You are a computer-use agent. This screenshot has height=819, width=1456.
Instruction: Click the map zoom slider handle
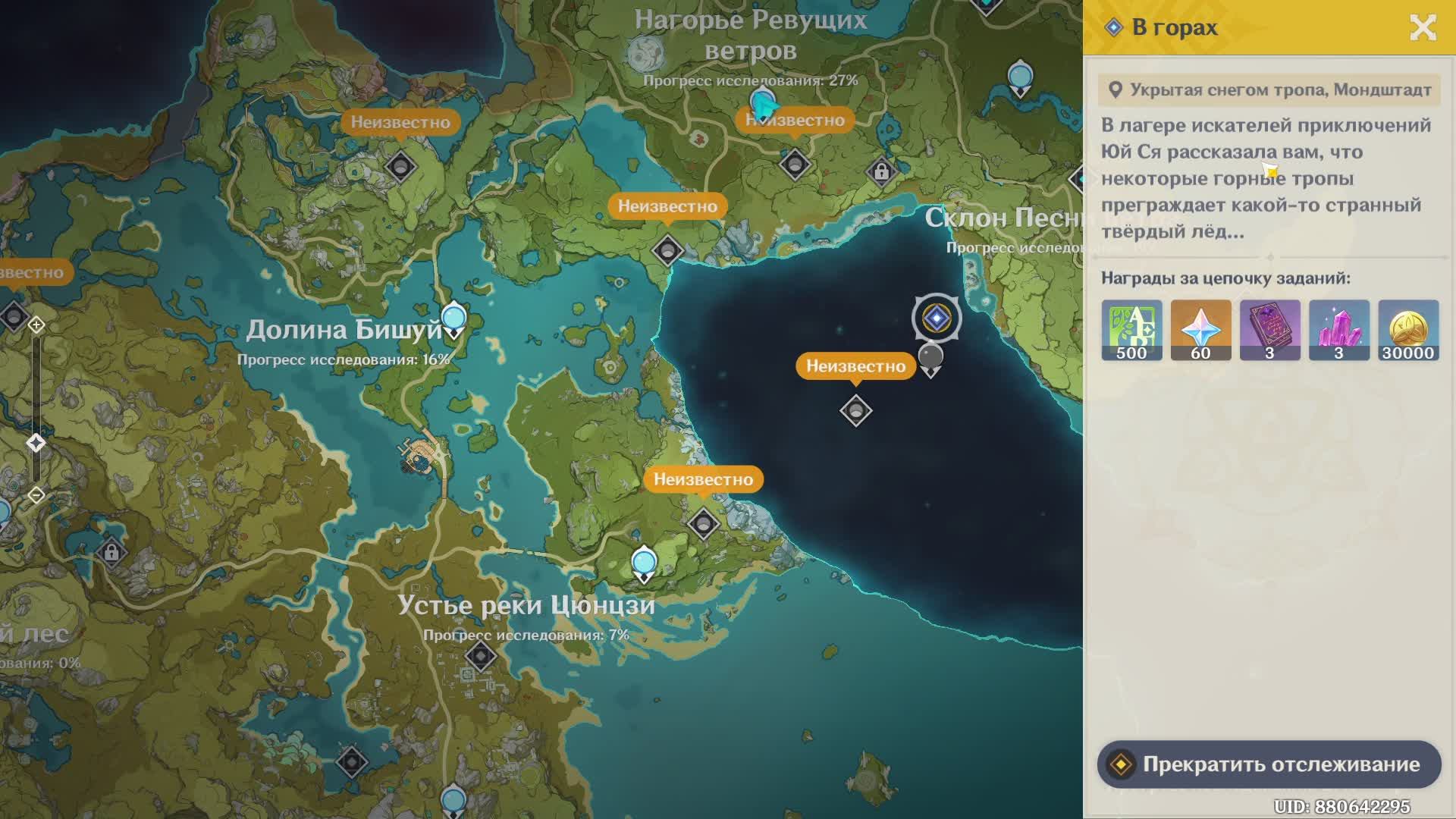36,443
